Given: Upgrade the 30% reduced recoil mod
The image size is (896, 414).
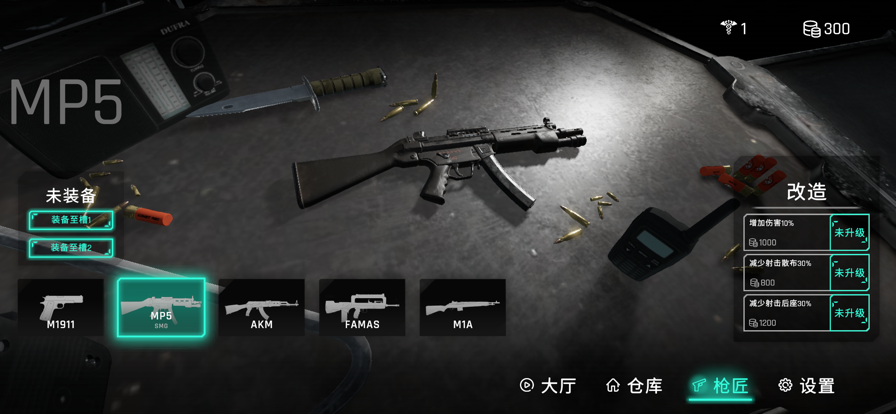Looking at the screenshot, I should point(849,313).
